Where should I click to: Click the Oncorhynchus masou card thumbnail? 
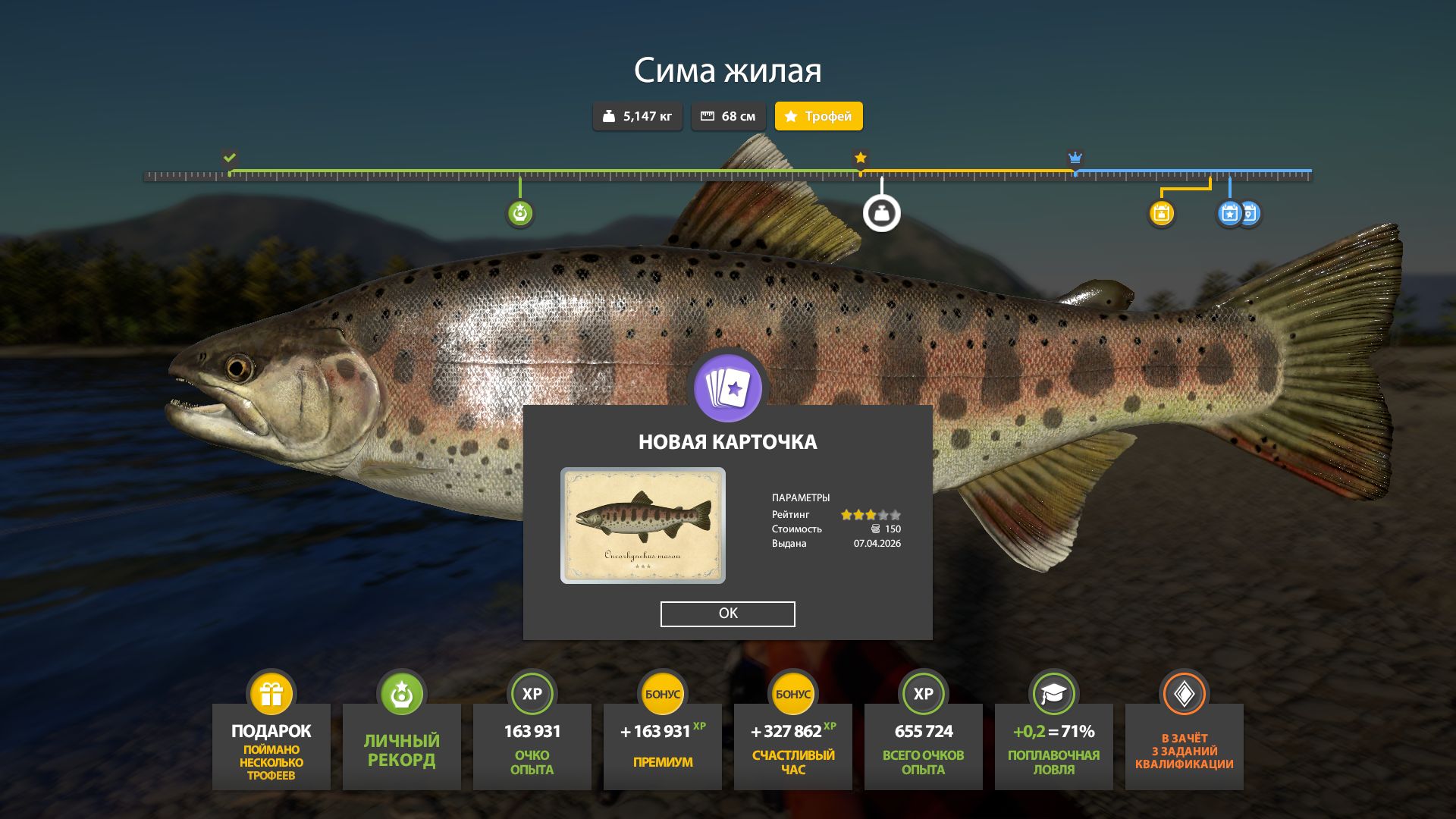point(643,525)
